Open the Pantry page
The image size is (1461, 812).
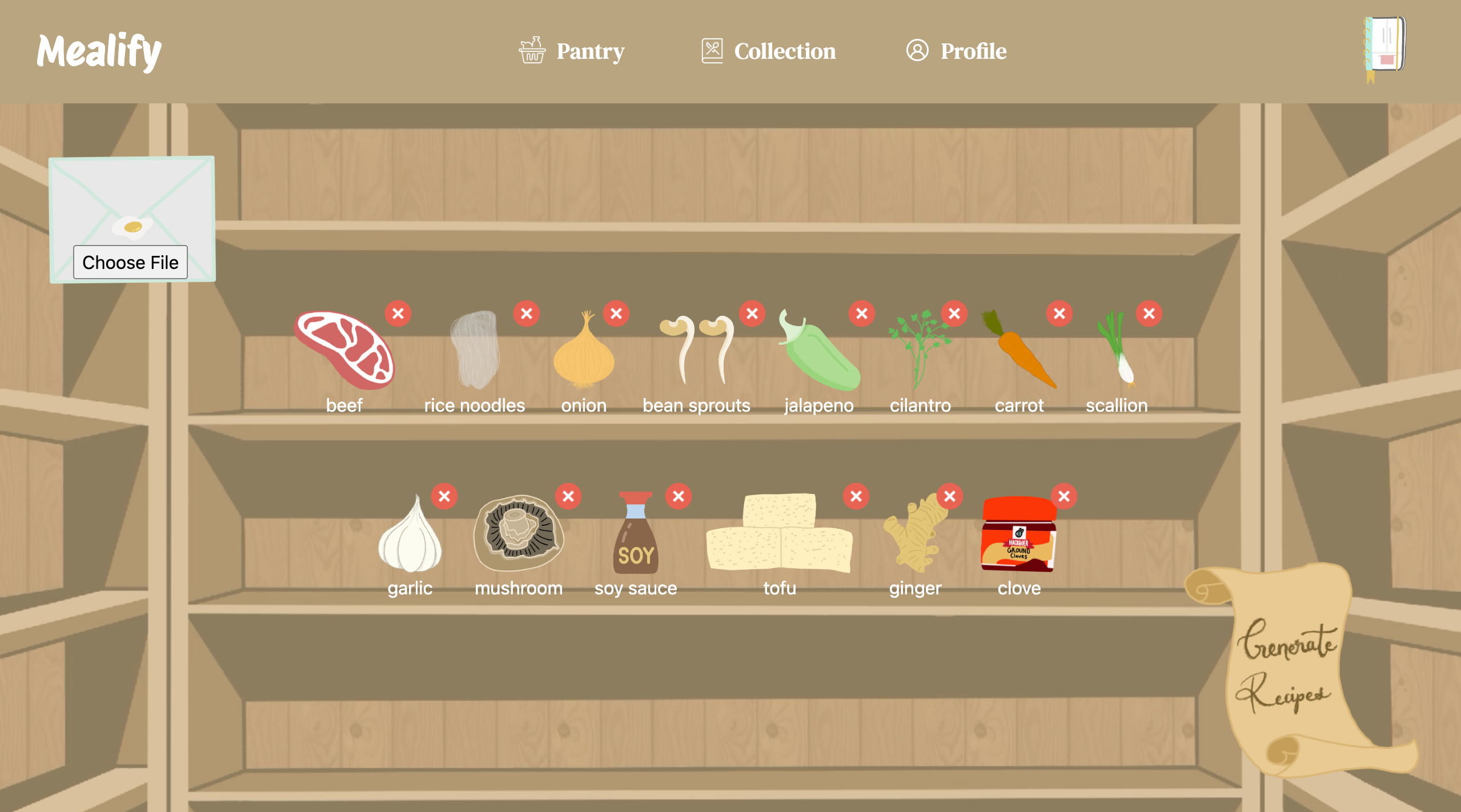(572, 51)
